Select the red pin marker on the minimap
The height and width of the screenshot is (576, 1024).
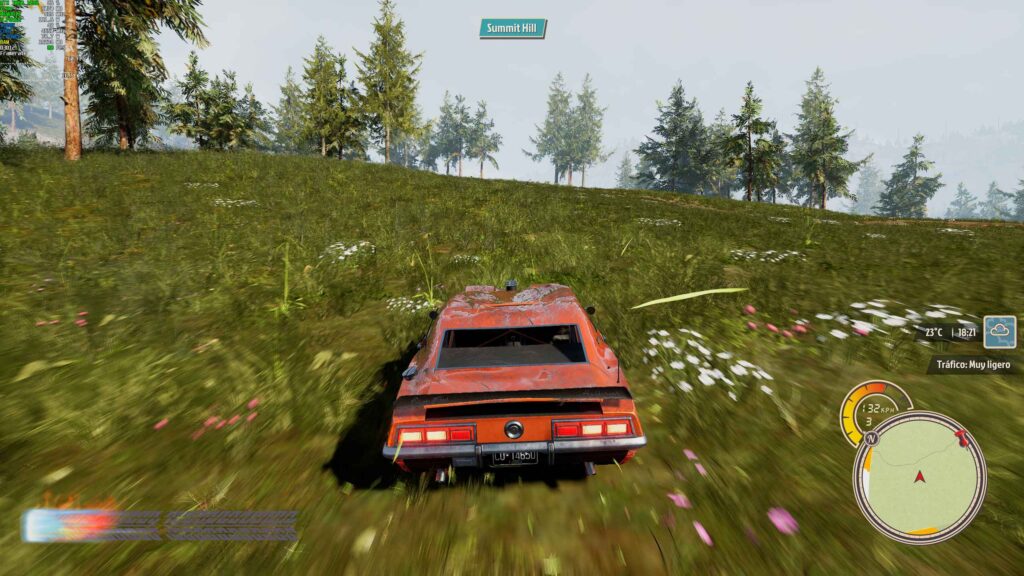962,438
